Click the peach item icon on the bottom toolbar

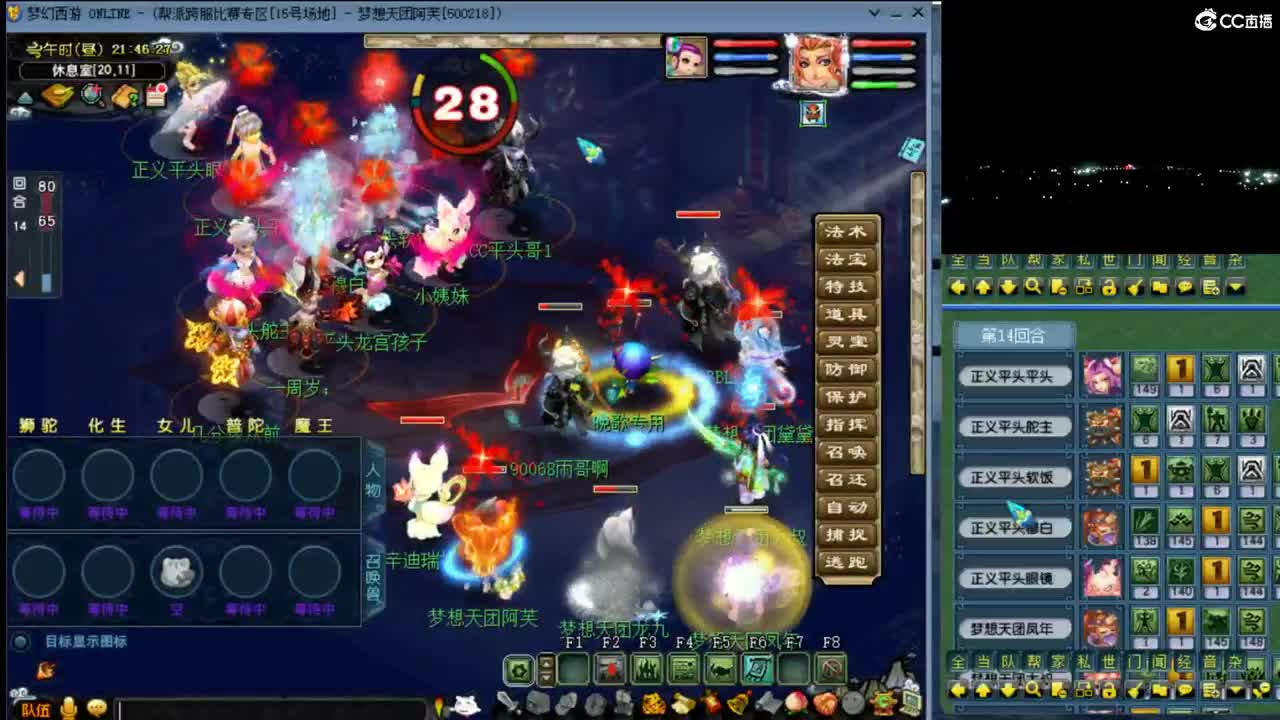(x=794, y=702)
